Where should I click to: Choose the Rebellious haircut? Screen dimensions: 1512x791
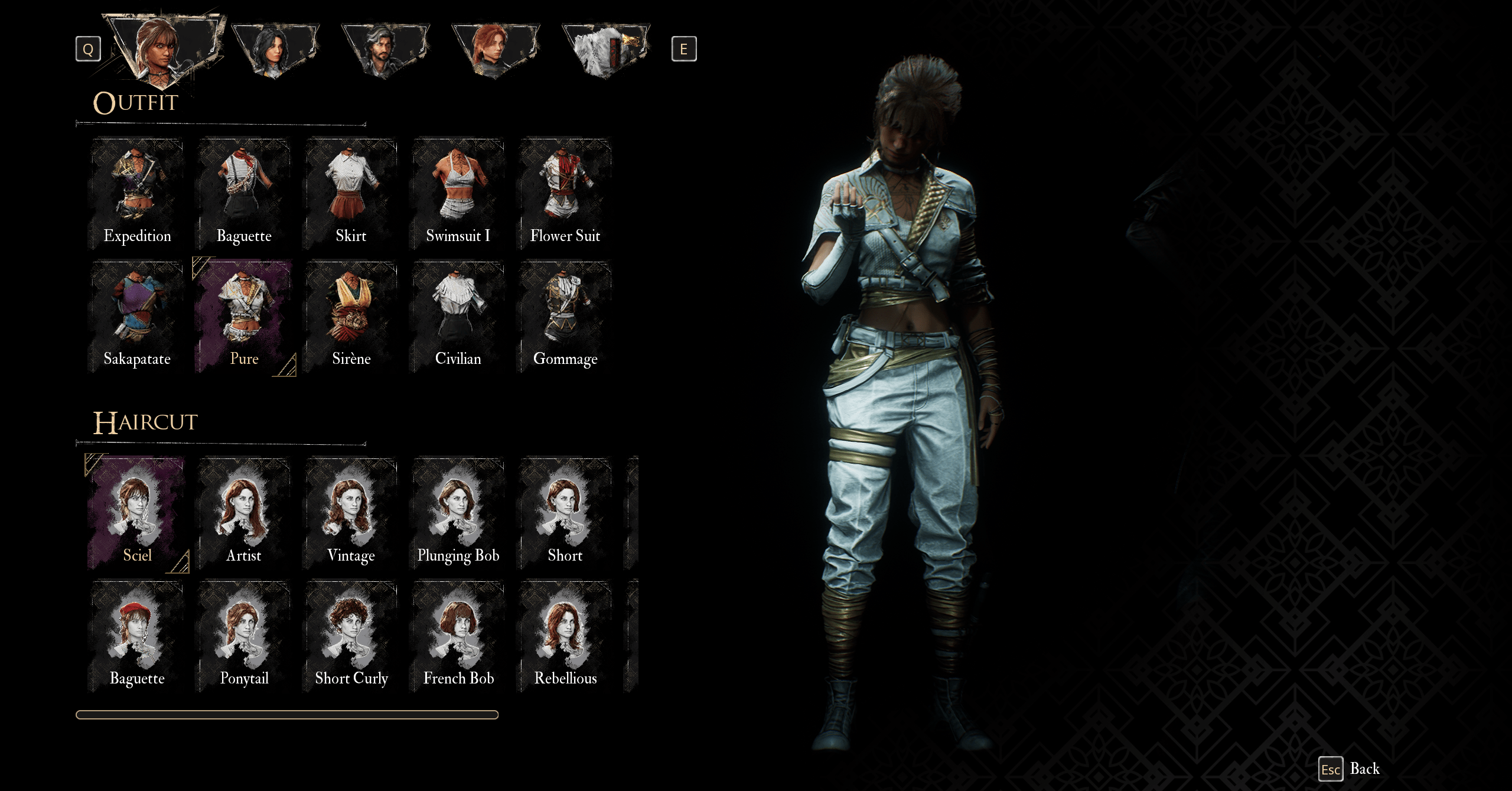click(565, 636)
